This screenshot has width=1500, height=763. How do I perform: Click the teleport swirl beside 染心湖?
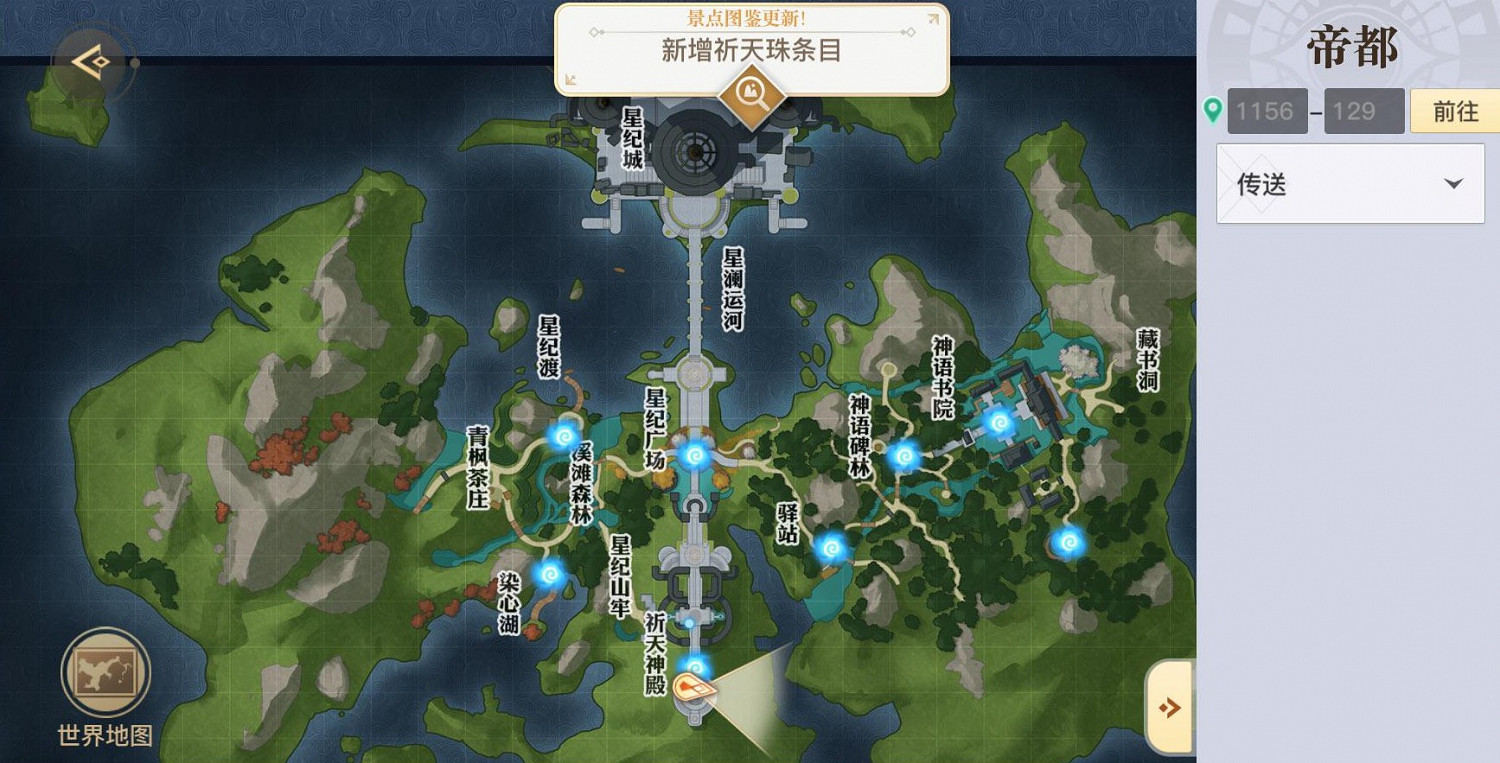point(548,573)
